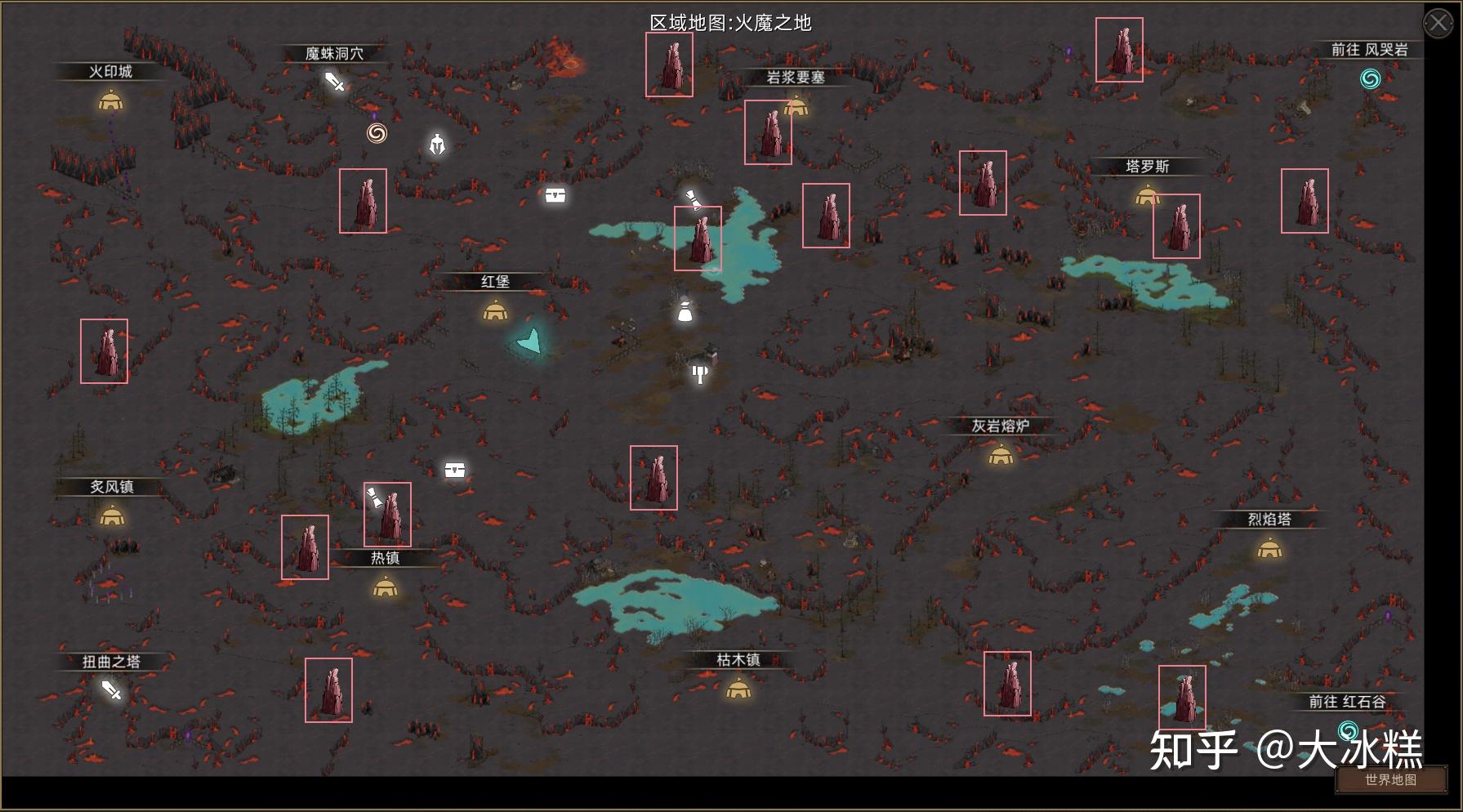
Task: Click the 枯木镇 town marker
Action: click(738, 689)
